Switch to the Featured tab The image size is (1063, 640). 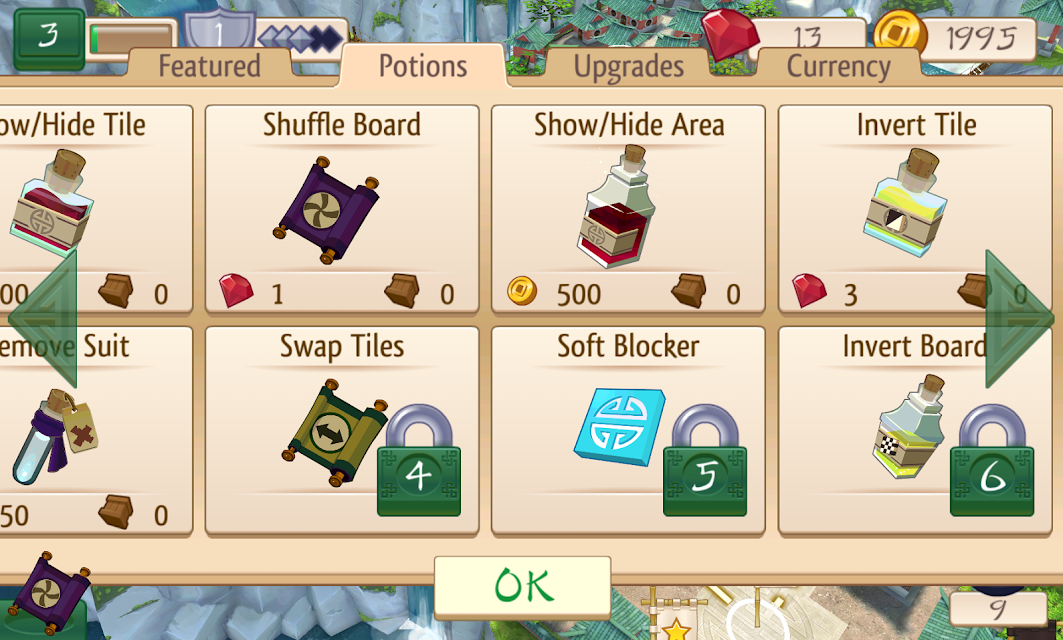pos(209,67)
